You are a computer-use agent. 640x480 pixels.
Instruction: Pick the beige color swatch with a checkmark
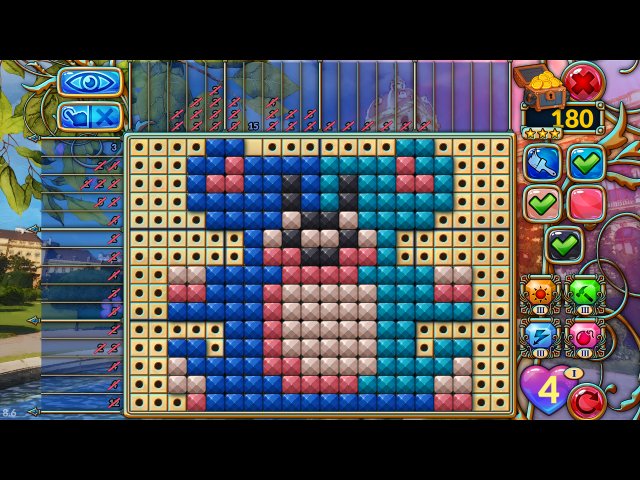tap(543, 203)
